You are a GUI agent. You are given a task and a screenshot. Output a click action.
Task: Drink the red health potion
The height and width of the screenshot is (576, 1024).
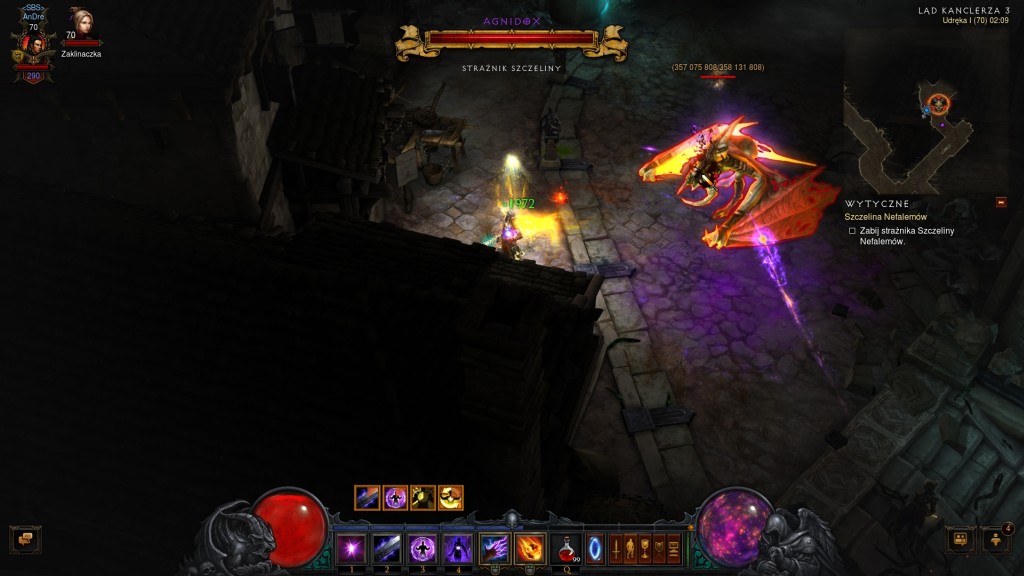pyautogui.click(x=567, y=548)
